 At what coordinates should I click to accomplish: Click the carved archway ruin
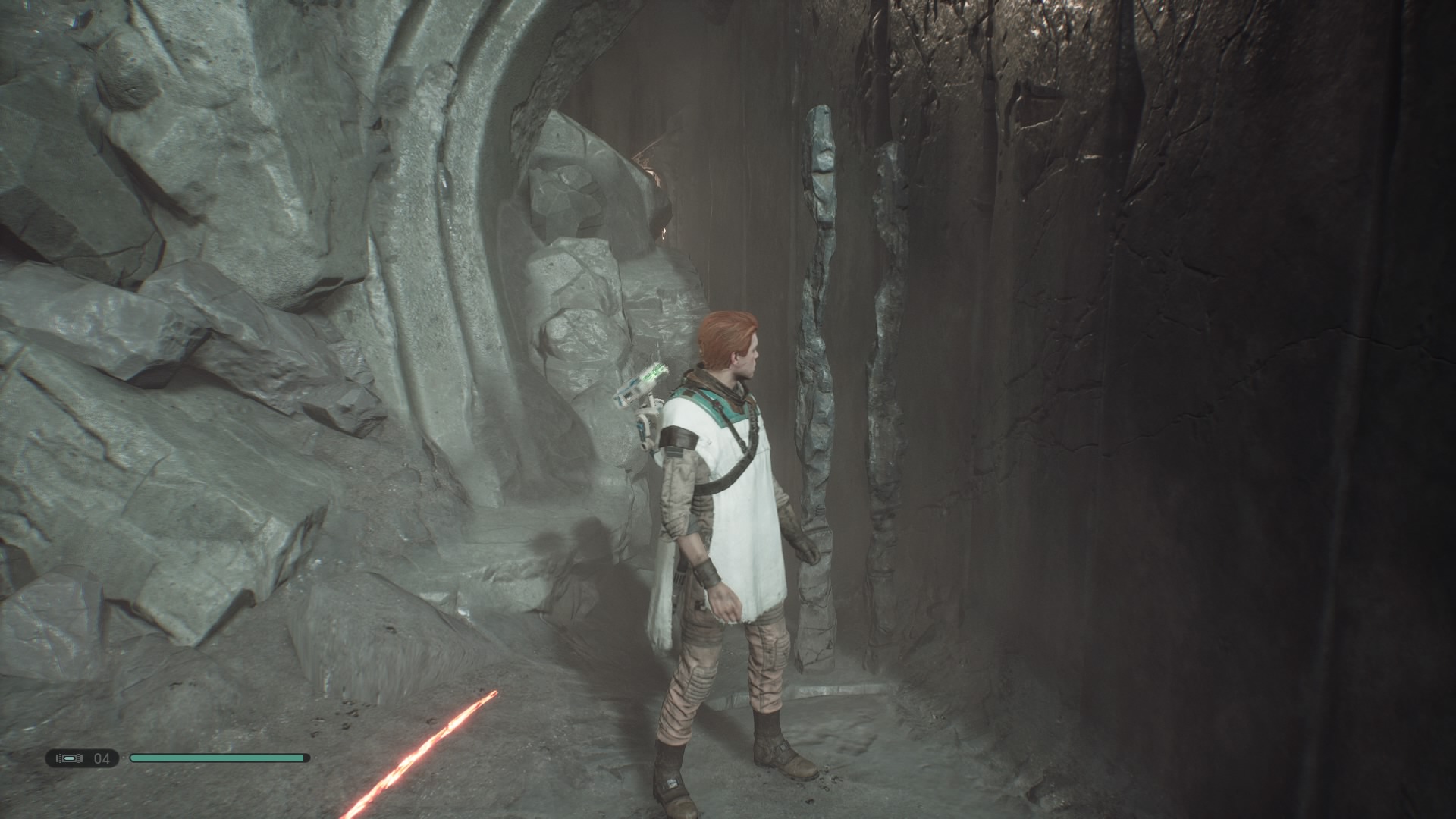point(470,152)
